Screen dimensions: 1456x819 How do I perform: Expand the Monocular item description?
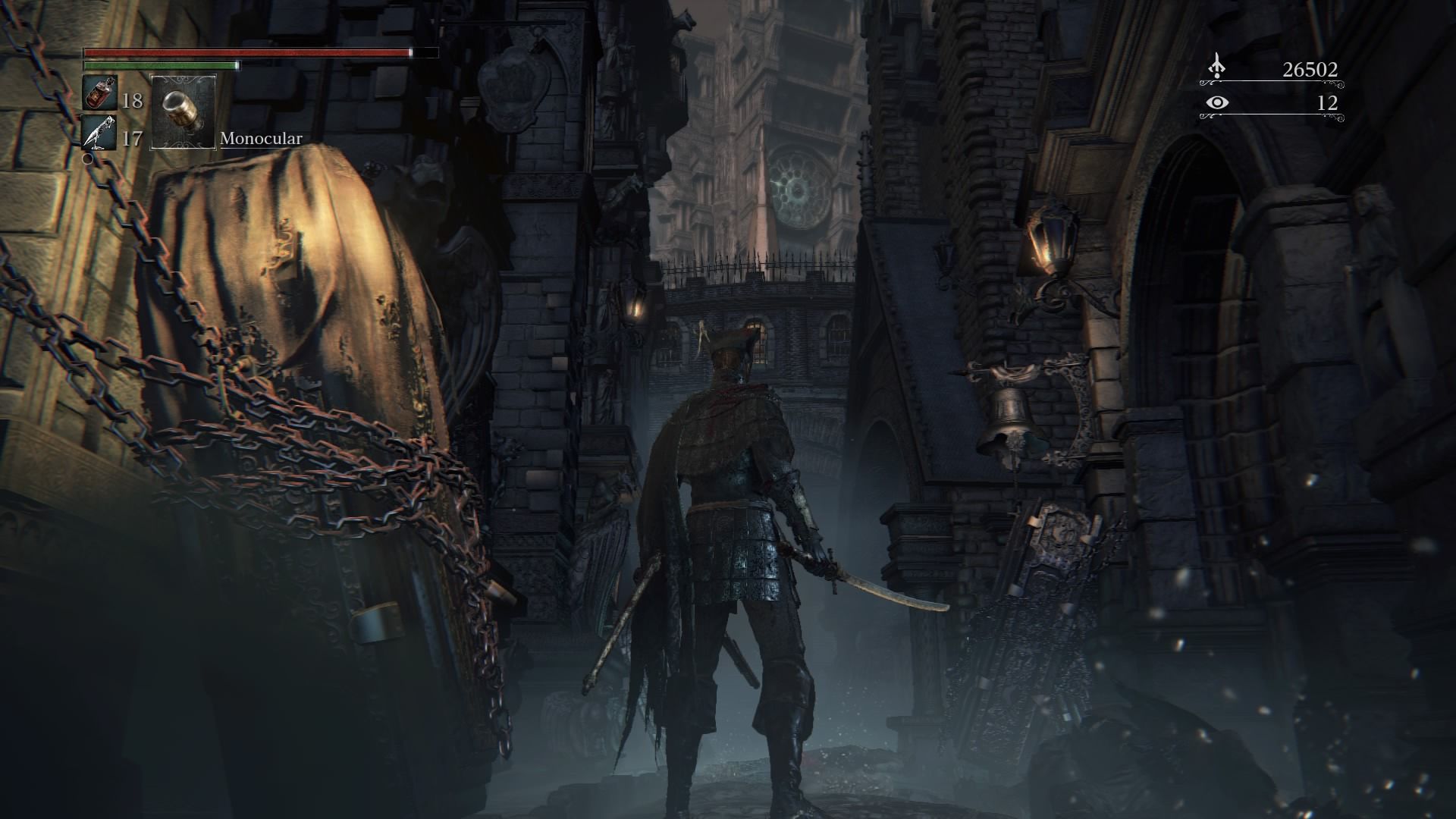pyautogui.click(x=260, y=139)
